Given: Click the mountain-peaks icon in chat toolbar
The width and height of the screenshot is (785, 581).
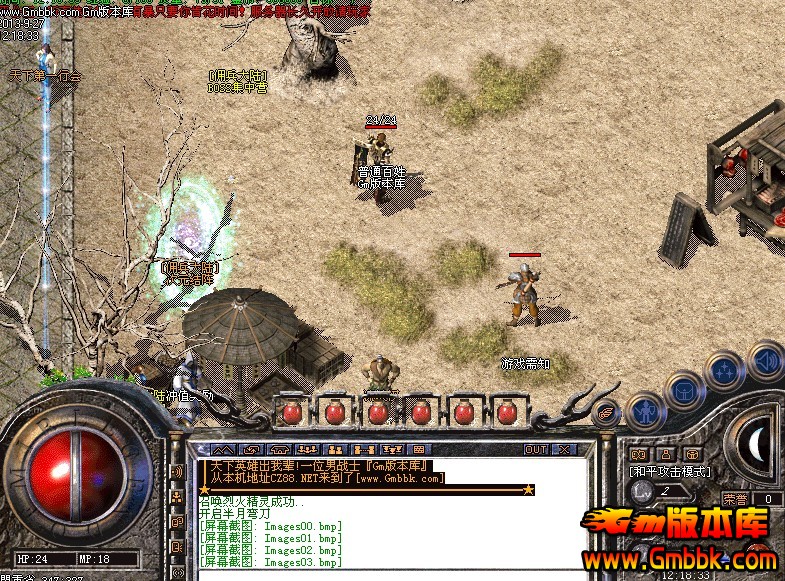Looking at the screenshot, I should pos(224,450).
